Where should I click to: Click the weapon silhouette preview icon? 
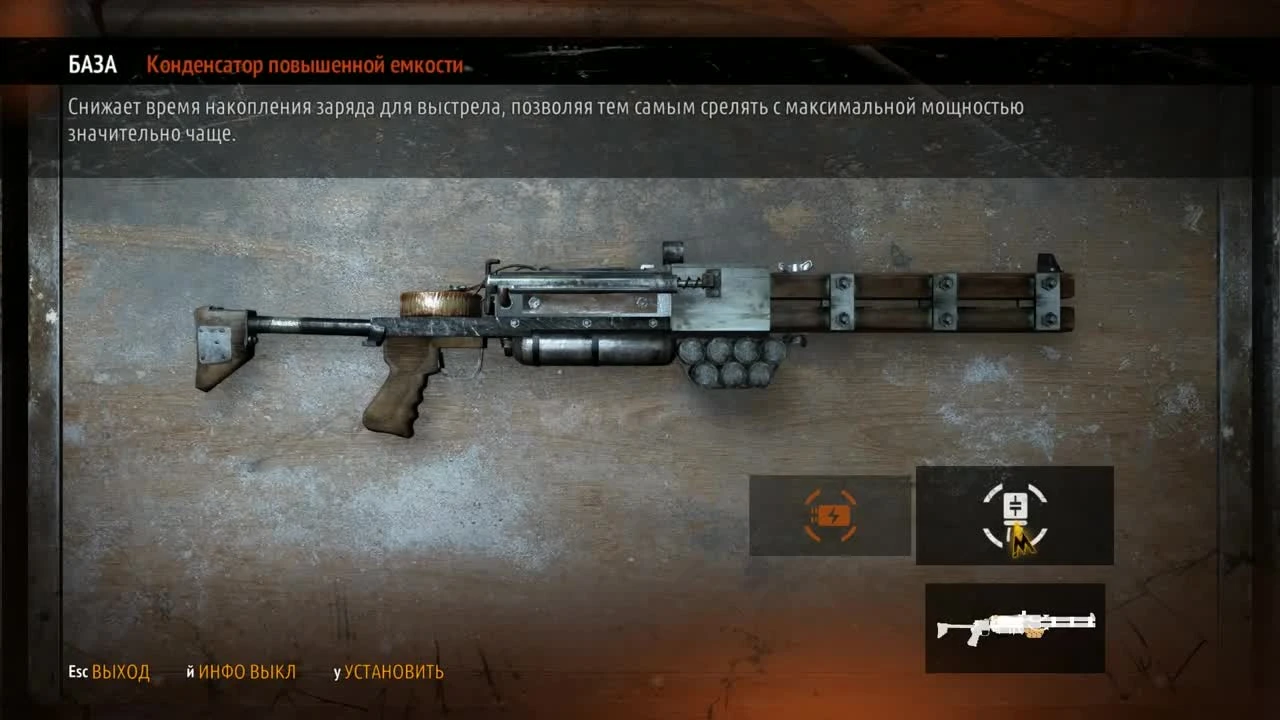tap(1015, 627)
